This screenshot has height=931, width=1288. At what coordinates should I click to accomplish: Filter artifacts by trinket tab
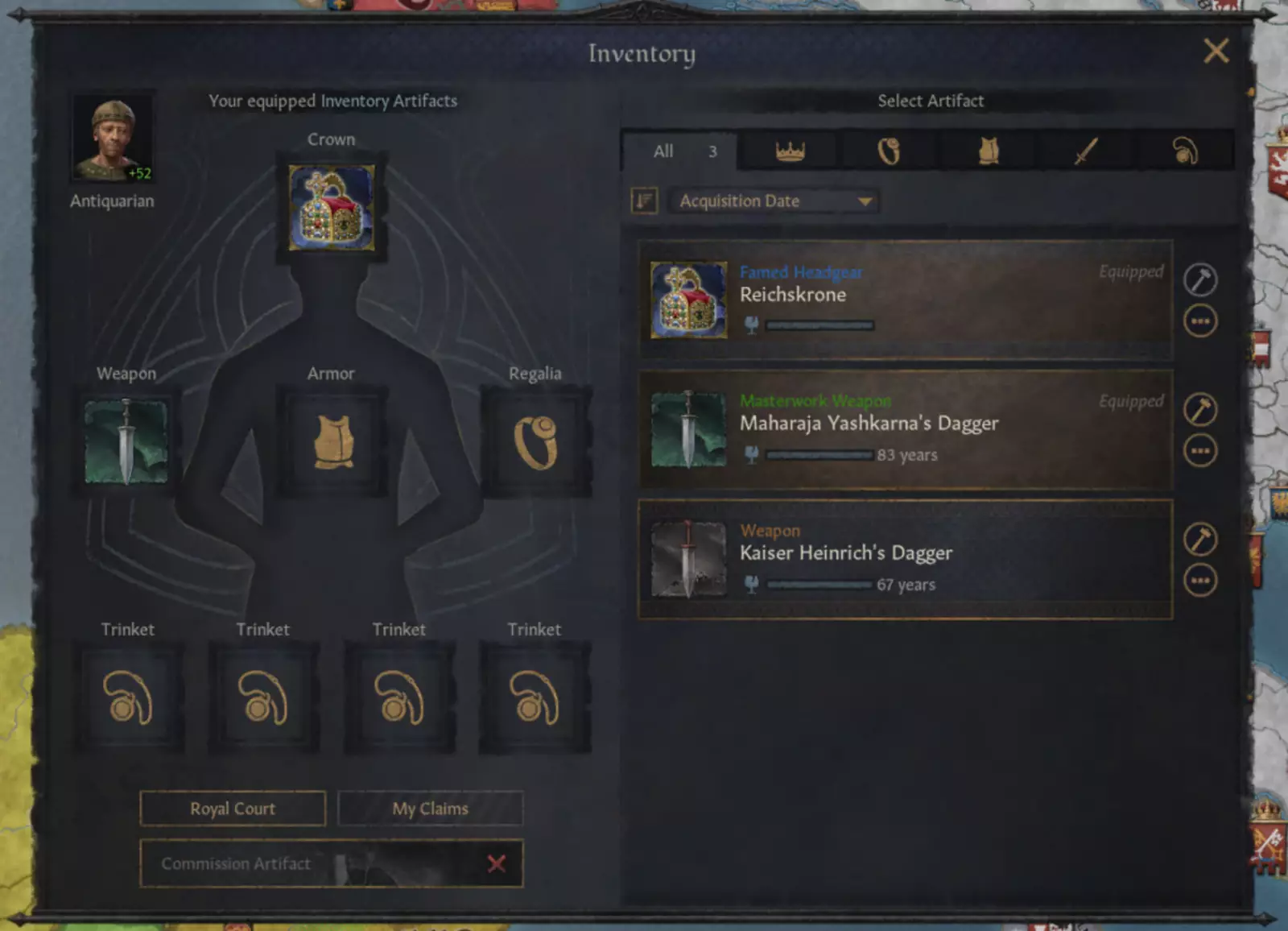(1185, 151)
